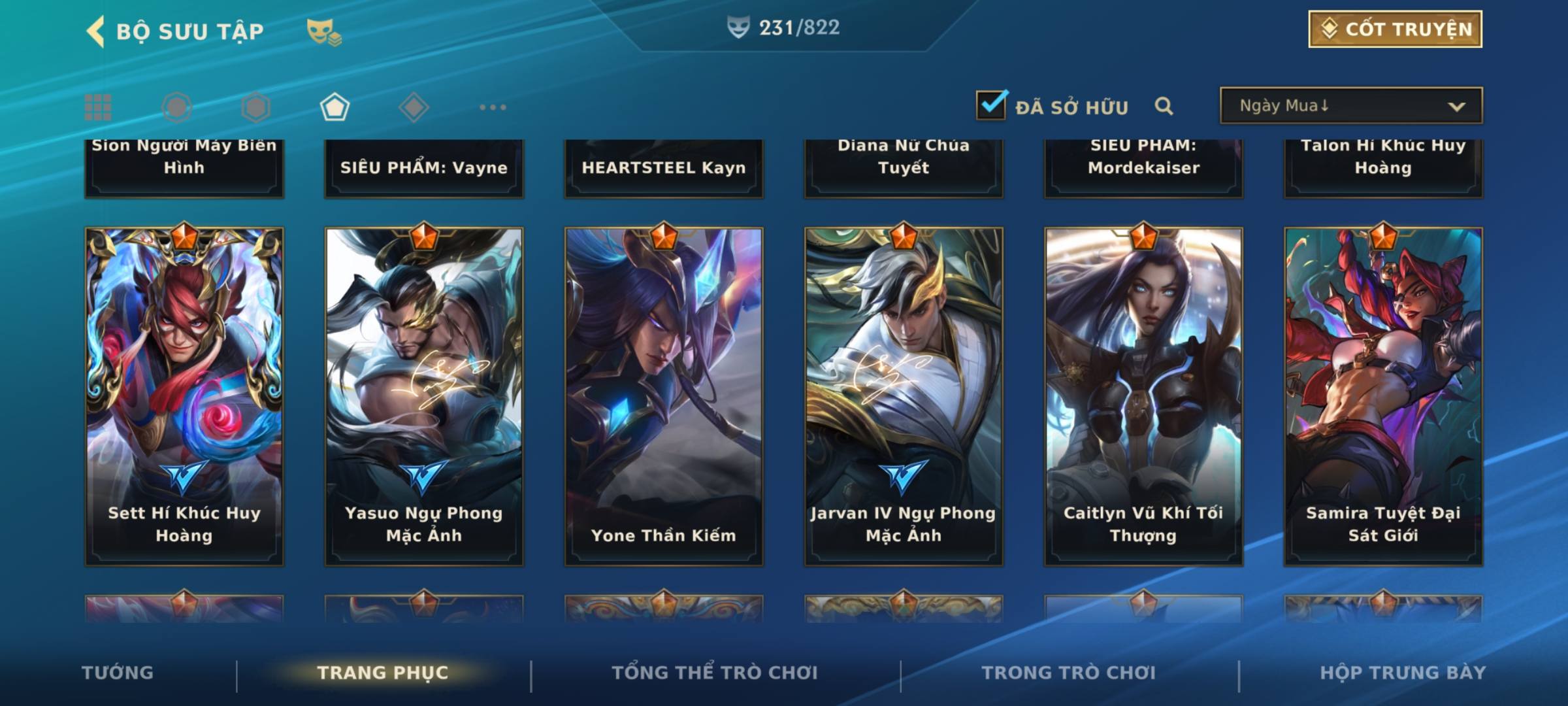Expand the Ngày Mua sort dropdown
The width and height of the screenshot is (1568, 706).
coord(1350,106)
